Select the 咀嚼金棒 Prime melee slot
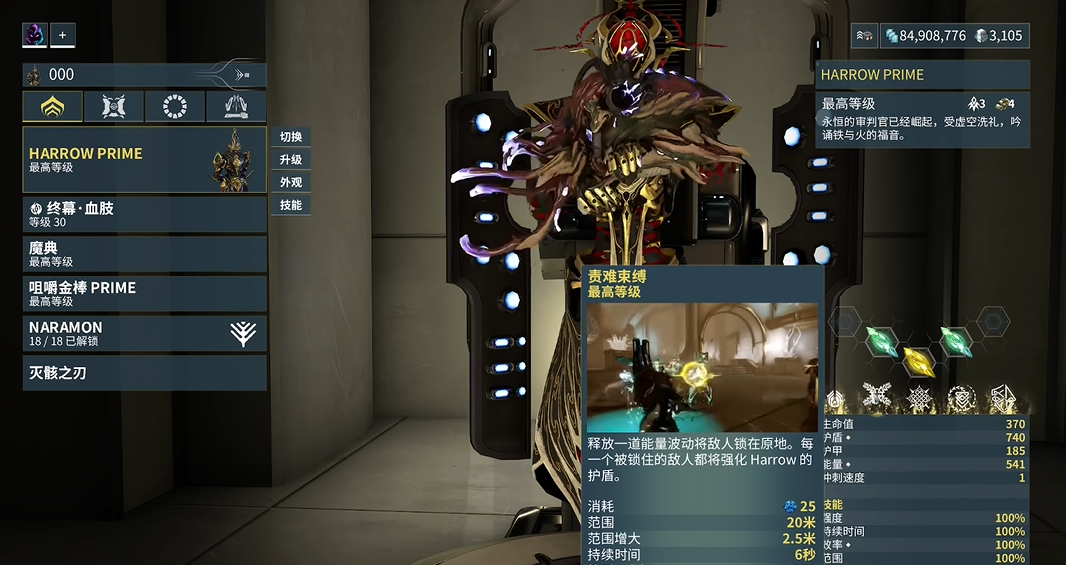Screen dimensions: 1066x565 144,294
